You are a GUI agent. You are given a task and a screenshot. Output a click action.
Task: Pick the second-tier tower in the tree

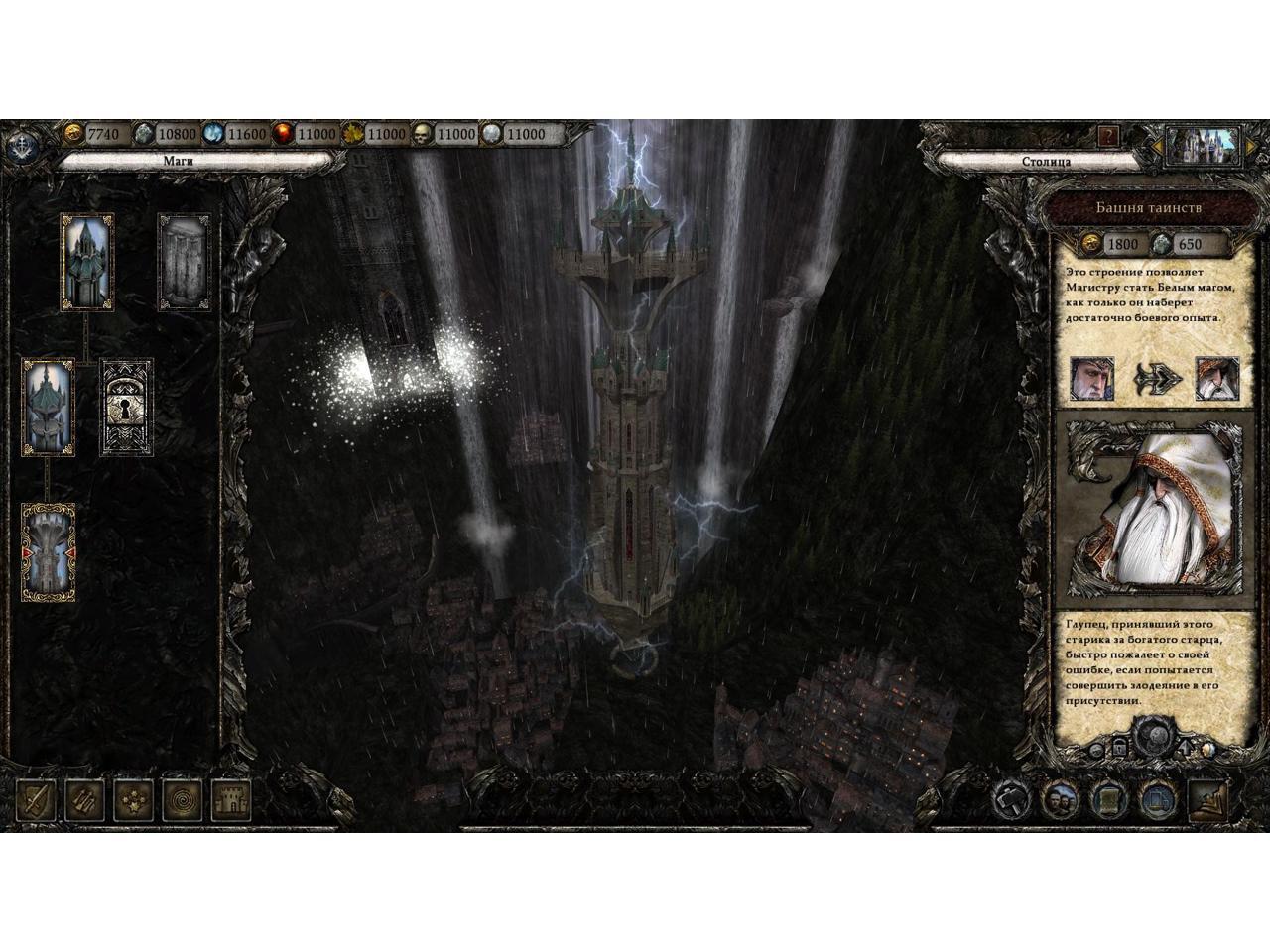pyautogui.click(x=49, y=407)
